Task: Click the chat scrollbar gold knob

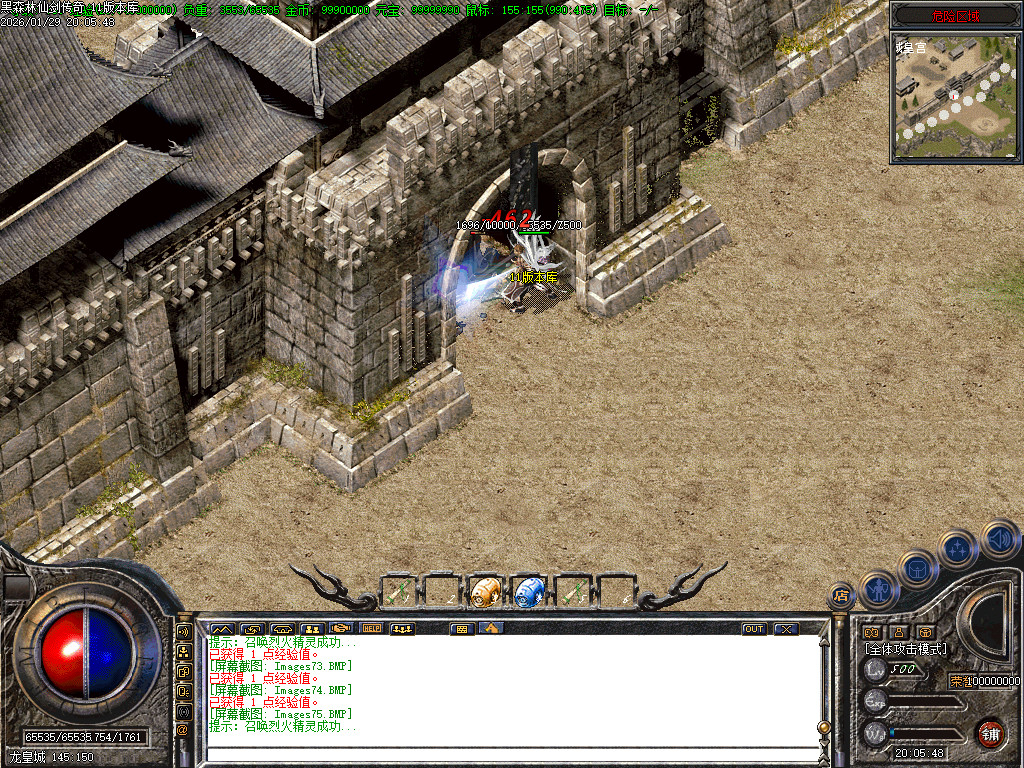Action: tap(824, 727)
